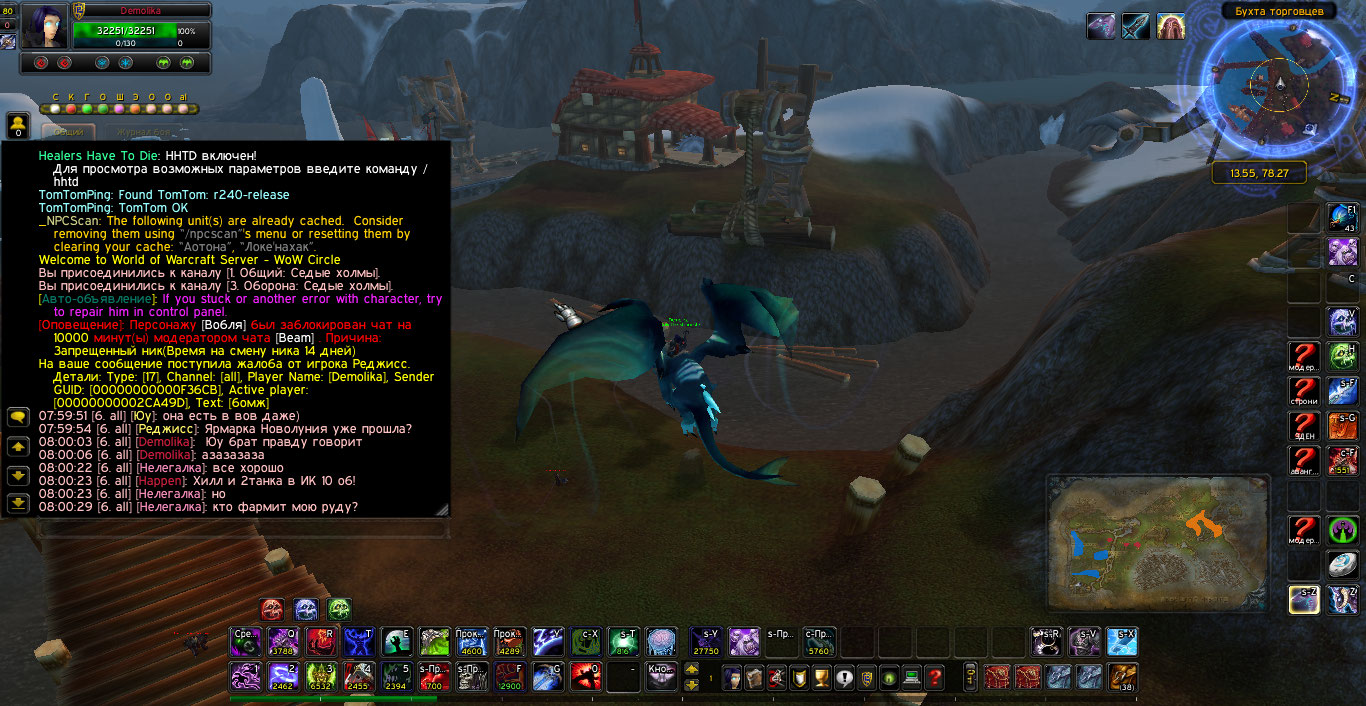This screenshot has width=1366, height=706.
Task: Activate red Blood Presence stance
Action: point(272,608)
